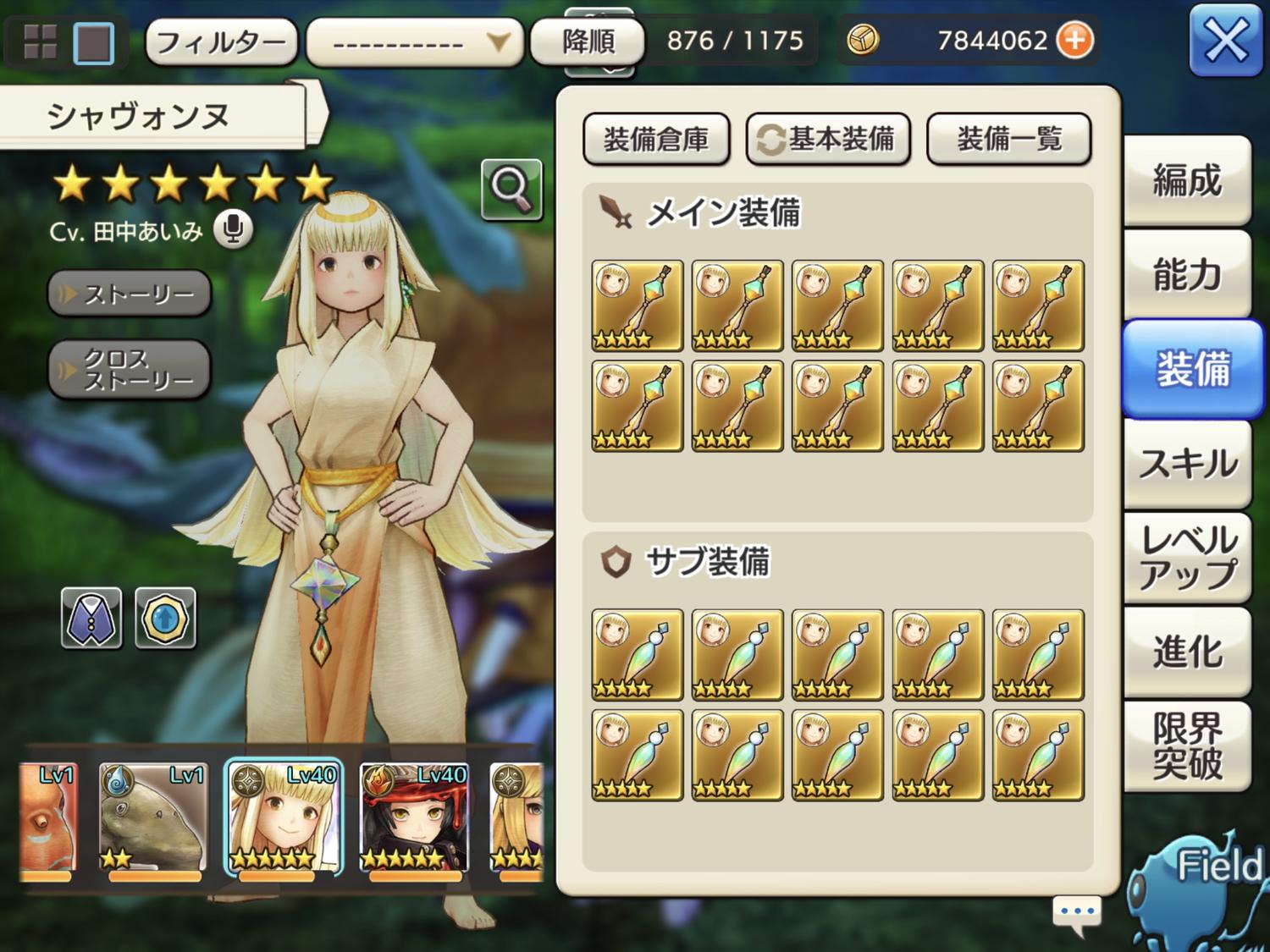This screenshot has width=1270, height=952.
Task: Play the character voice with the microphone icon
Action: pyautogui.click(x=233, y=230)
